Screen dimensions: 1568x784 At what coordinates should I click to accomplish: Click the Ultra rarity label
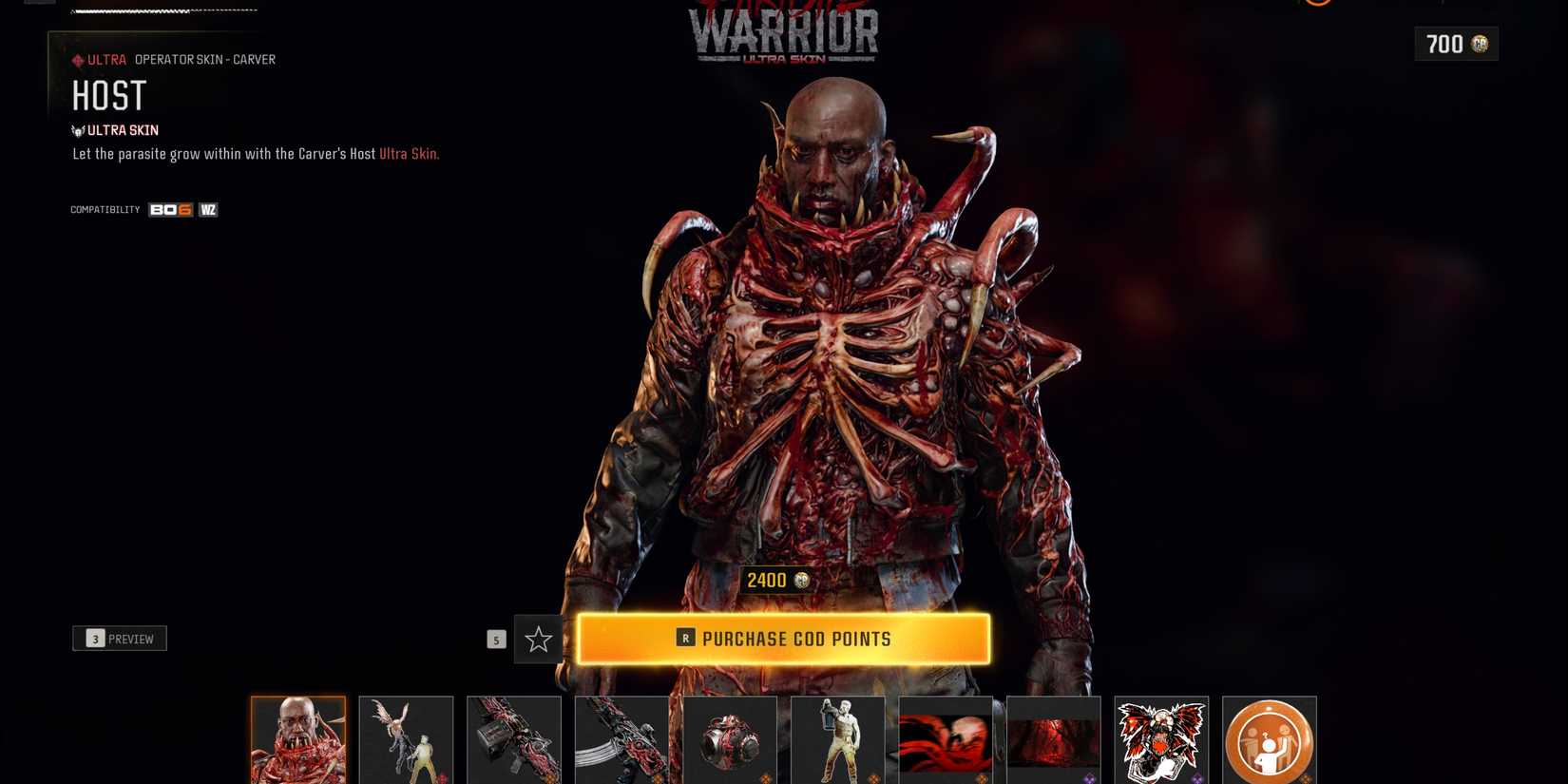(x=99, y=59)
